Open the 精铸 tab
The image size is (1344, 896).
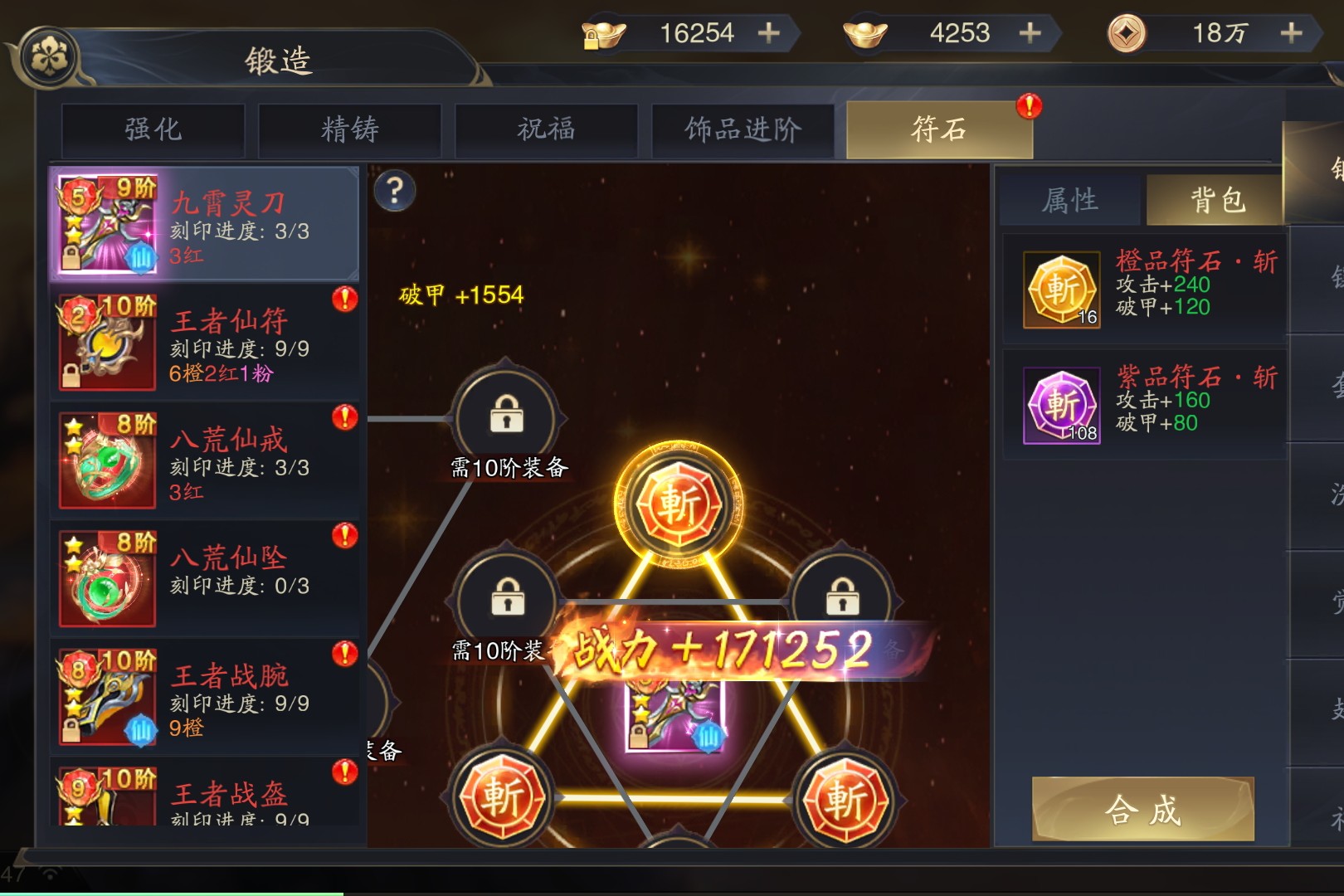coord(349,129)
